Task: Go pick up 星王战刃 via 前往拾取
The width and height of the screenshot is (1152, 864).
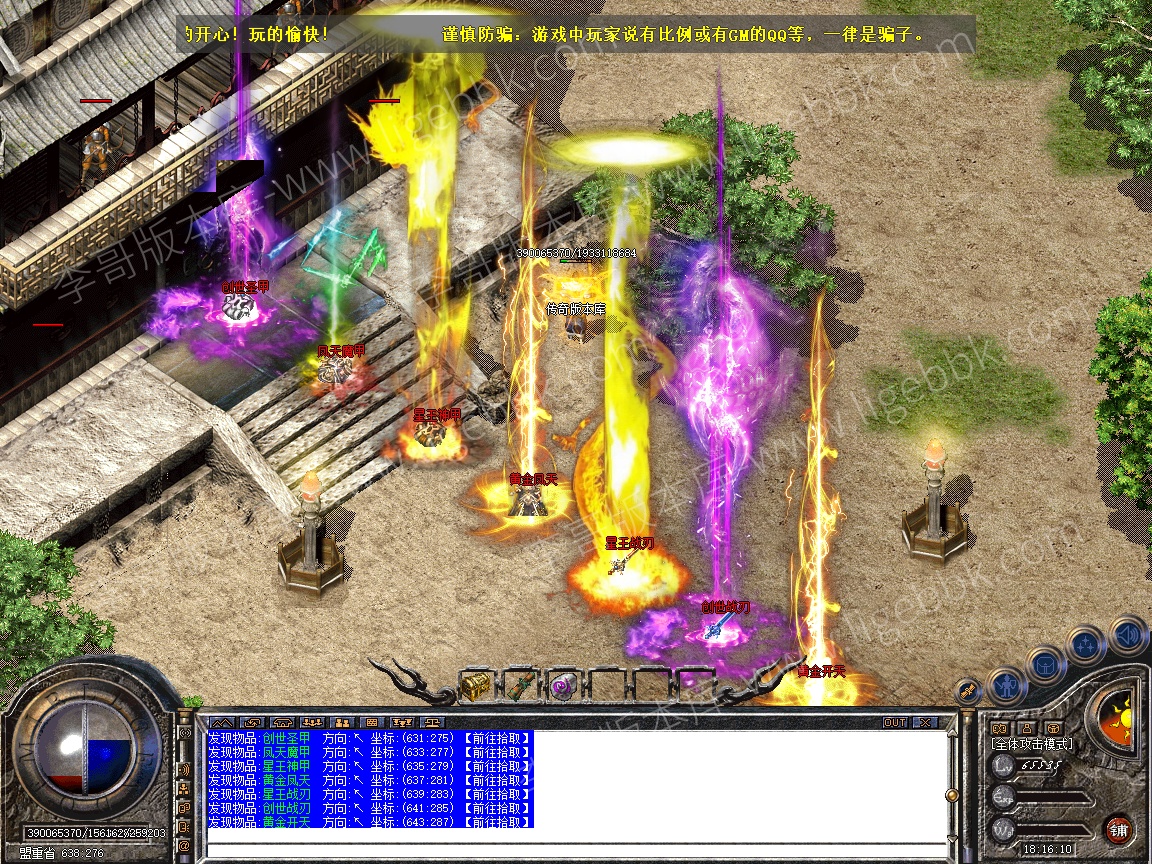Action: tap(497, 794)
